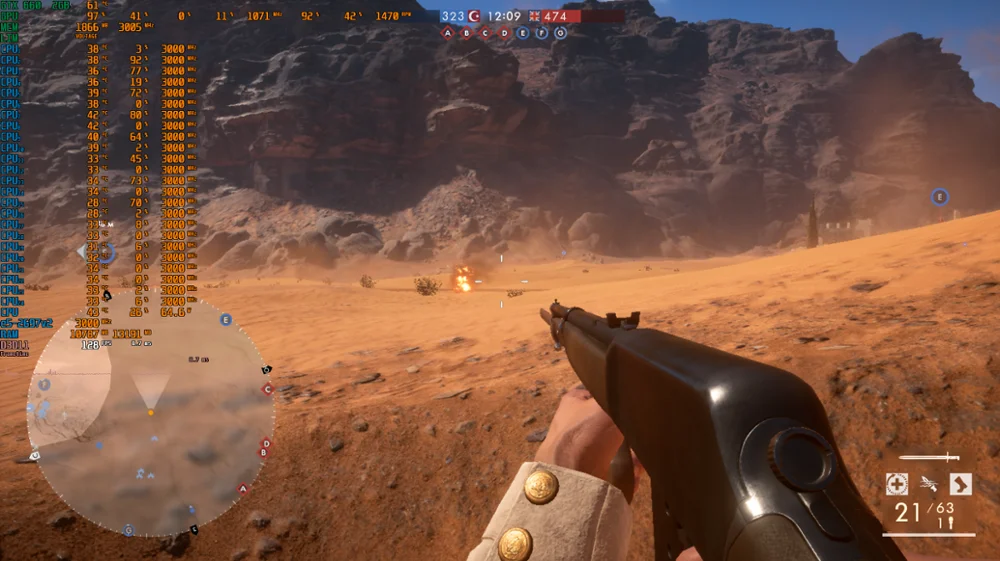Screen dimensions: 1000x561
Task: Select flag D in the top objective row
Action: point(504,33)
